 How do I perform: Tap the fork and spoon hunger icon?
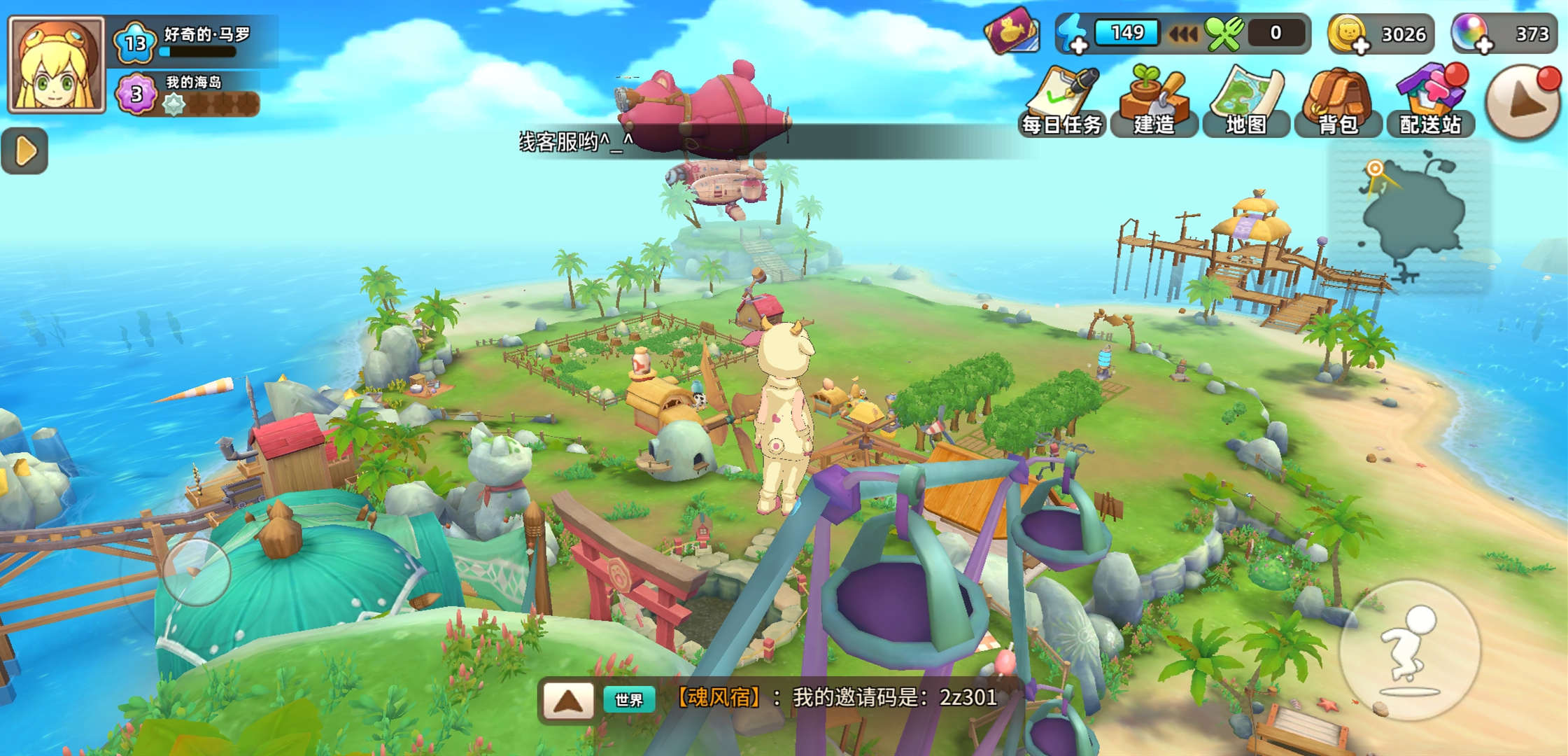tap(1224, 34)
